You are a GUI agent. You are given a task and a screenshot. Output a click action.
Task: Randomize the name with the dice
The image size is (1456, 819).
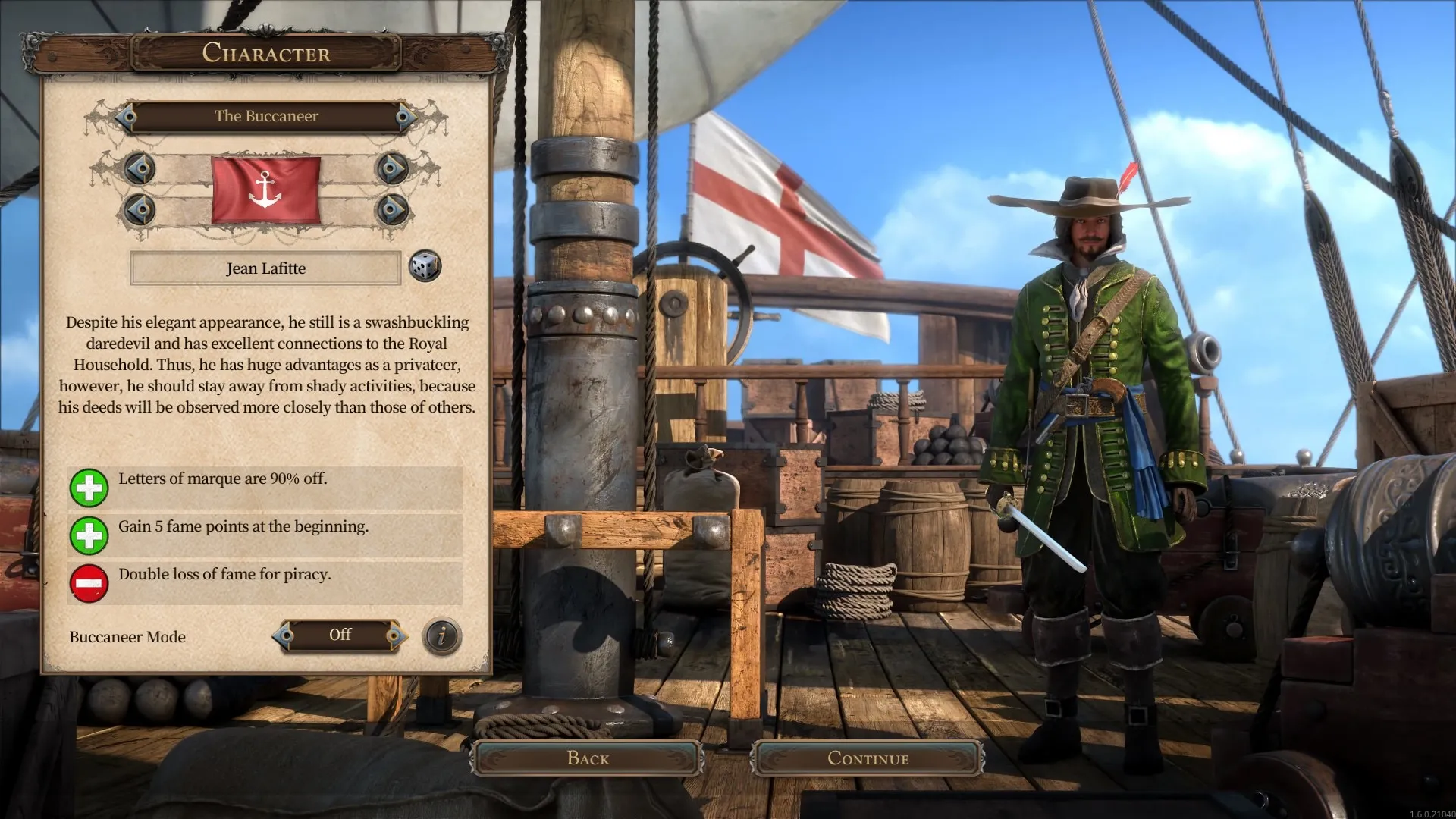coord(425,267)
